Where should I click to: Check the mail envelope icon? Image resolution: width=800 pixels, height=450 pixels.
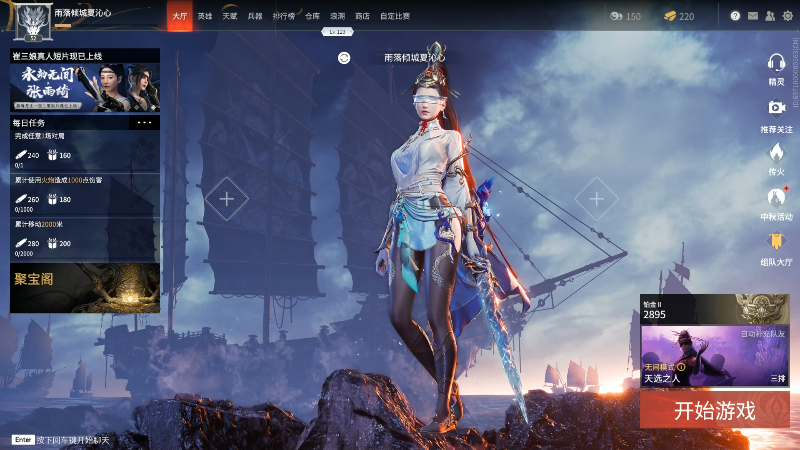point(752,16)
